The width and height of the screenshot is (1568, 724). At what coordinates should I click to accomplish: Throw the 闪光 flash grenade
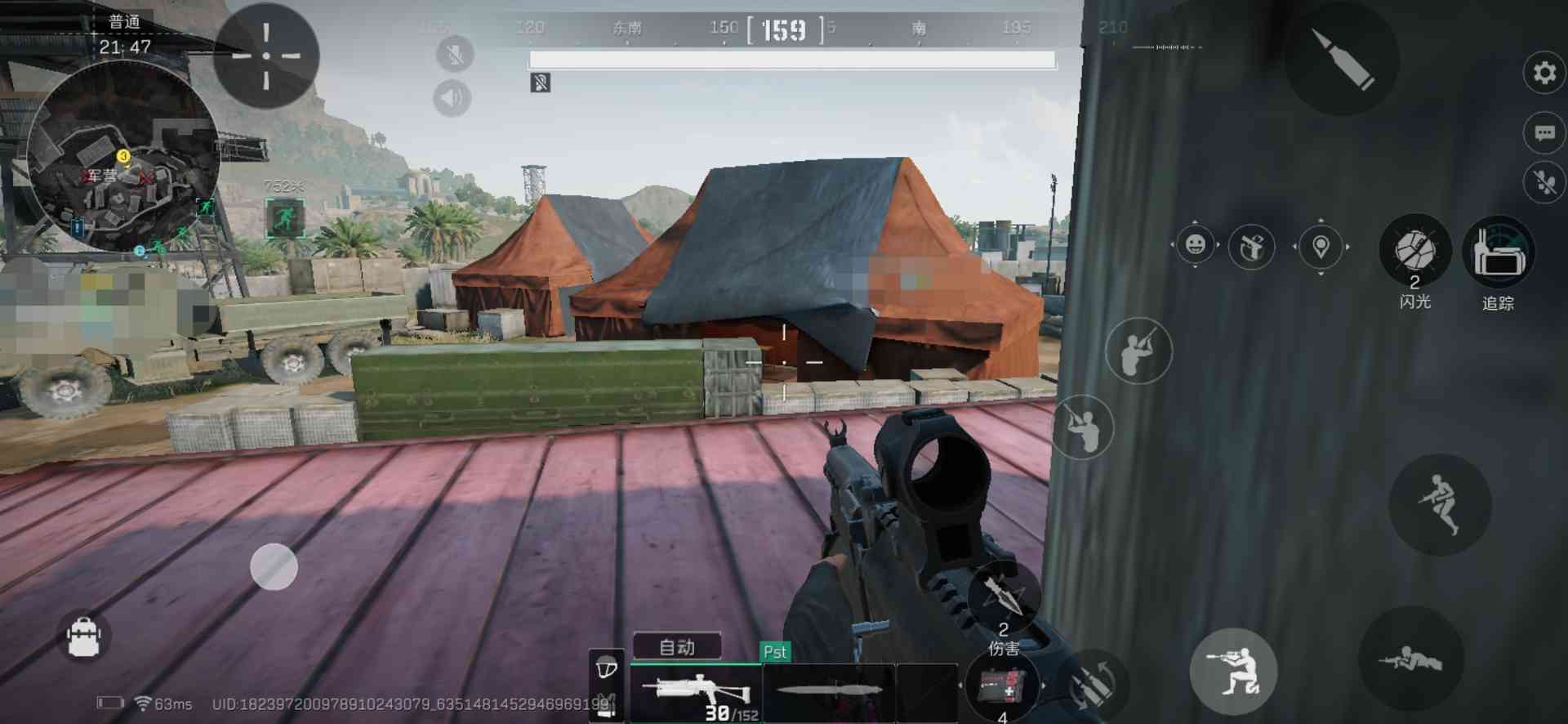(x=1415, y=251)
